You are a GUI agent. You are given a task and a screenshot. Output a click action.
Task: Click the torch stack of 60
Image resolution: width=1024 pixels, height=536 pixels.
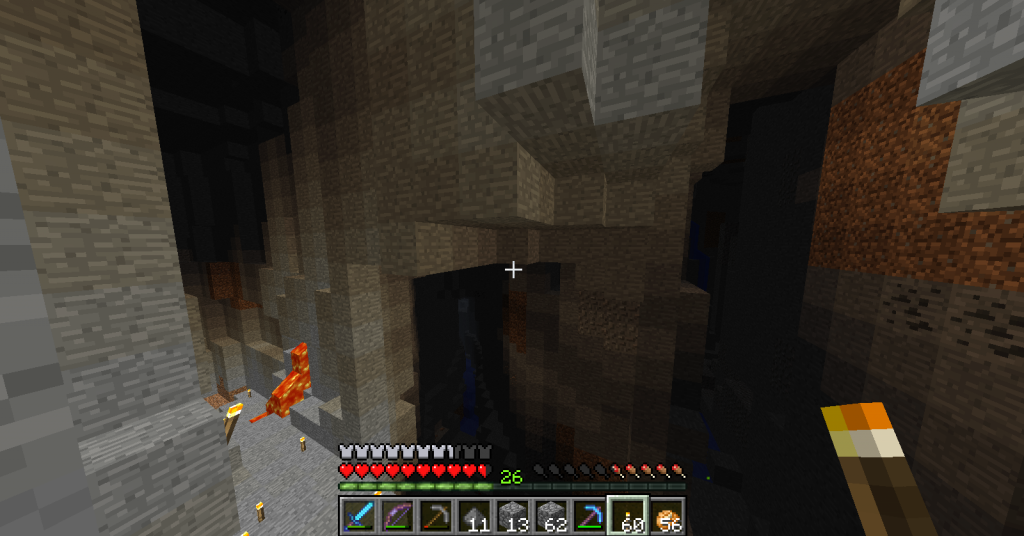628,516
